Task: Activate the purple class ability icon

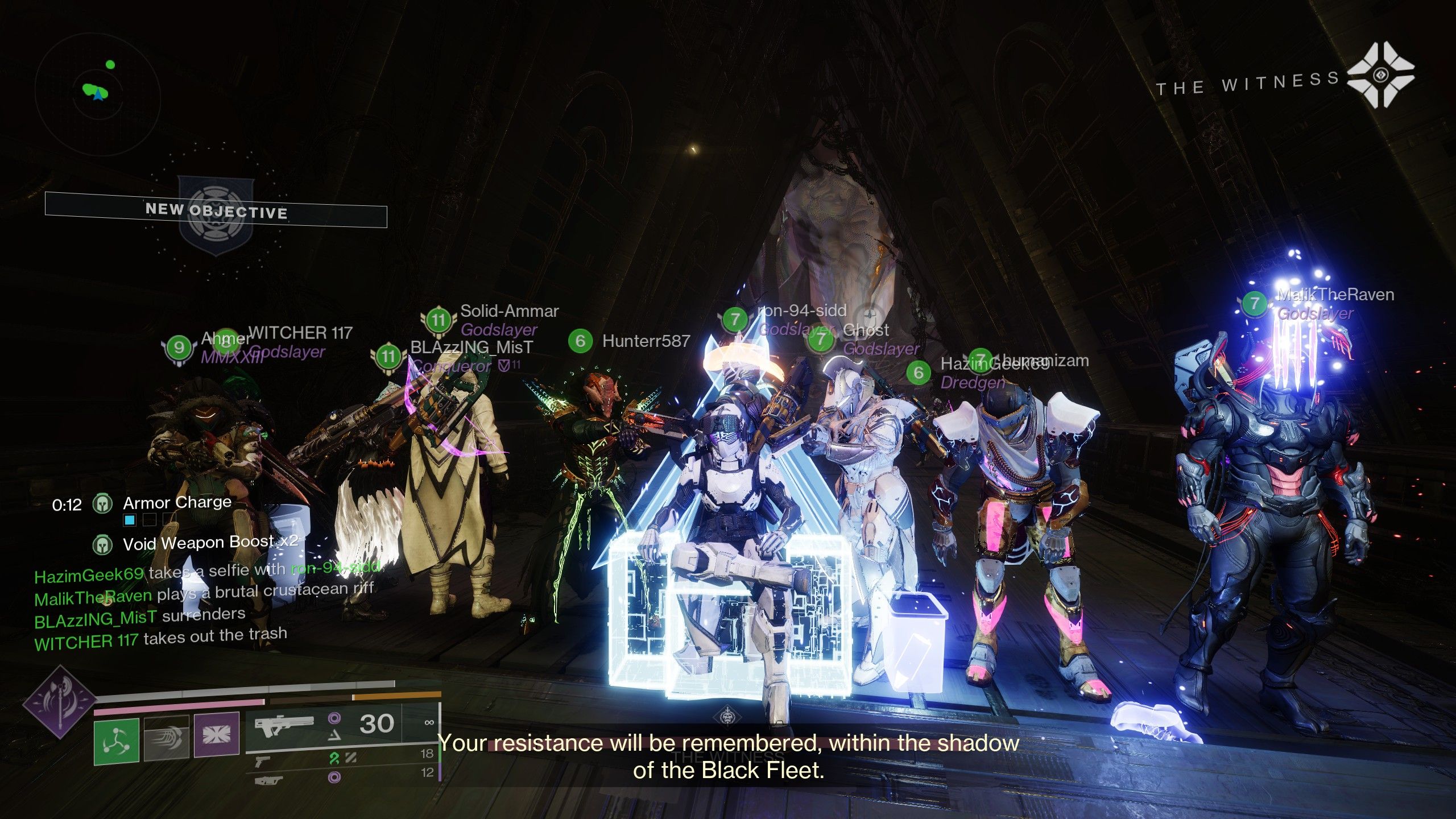Action: (x=216, y=736)
